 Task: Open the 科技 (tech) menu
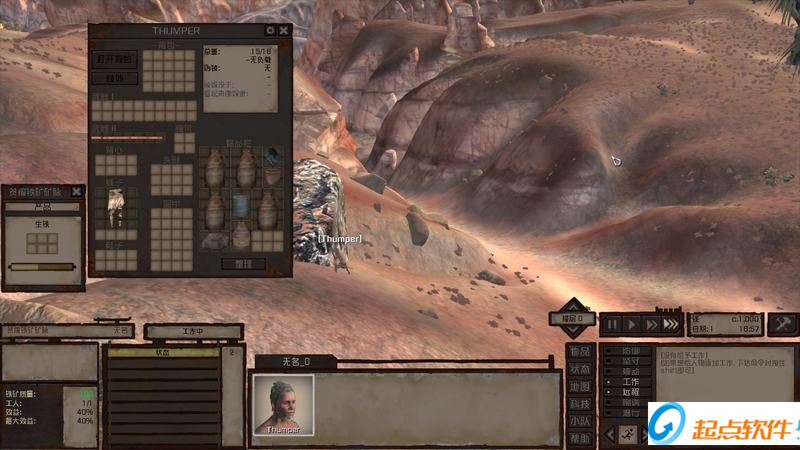[x=579, y=404]
